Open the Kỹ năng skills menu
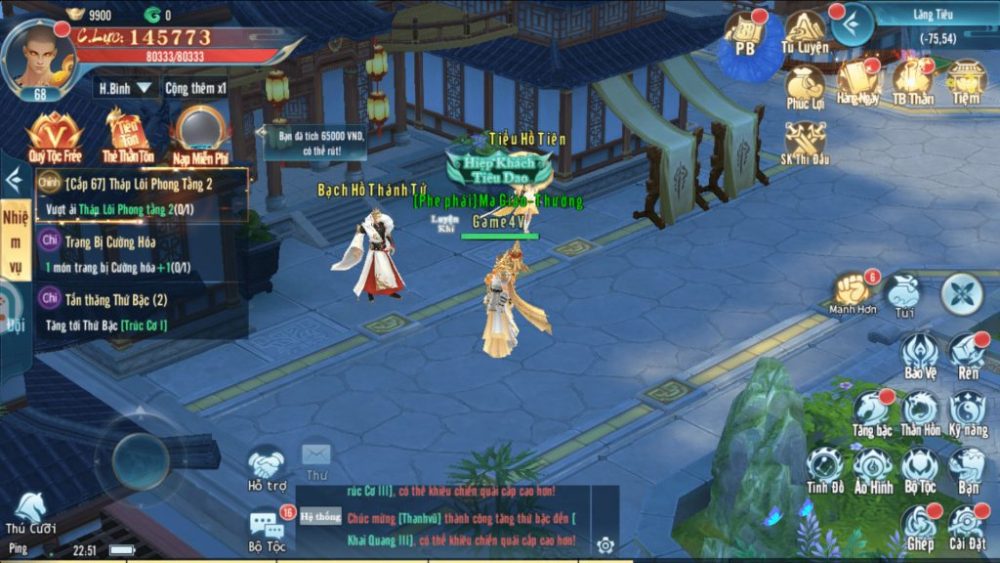This screenshot has width=1000, height=563. pyautogui.click(x=968, y=411)
